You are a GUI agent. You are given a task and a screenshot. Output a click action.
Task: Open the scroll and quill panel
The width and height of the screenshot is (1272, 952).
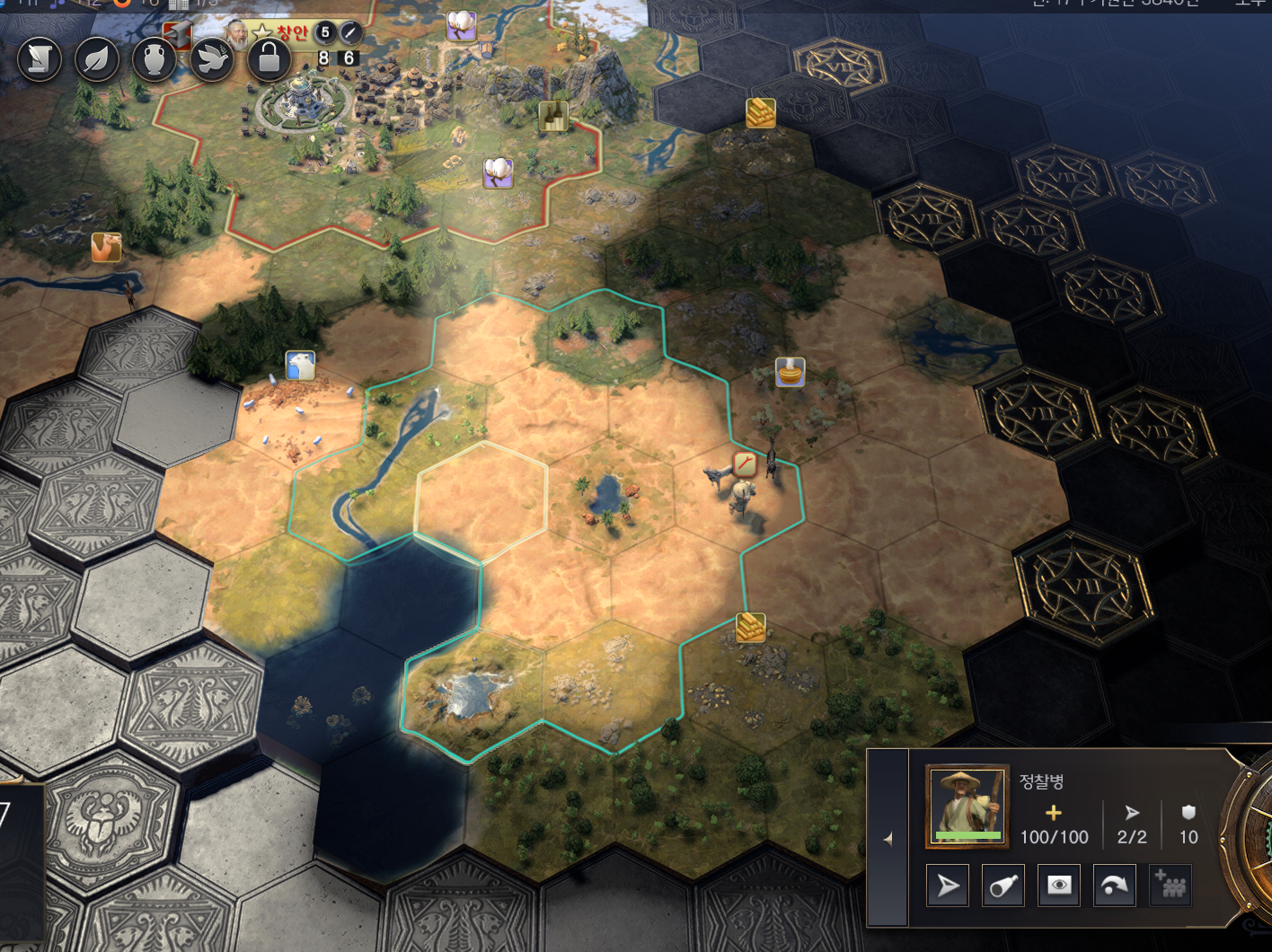click(x=40, y=59)
